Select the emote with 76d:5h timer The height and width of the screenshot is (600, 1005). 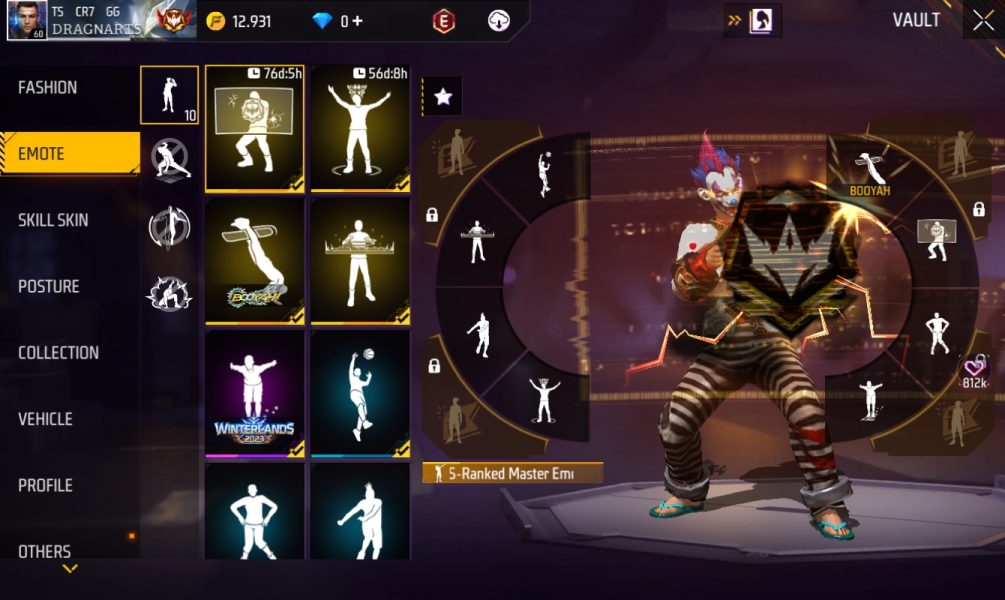(x=254, y=128)
